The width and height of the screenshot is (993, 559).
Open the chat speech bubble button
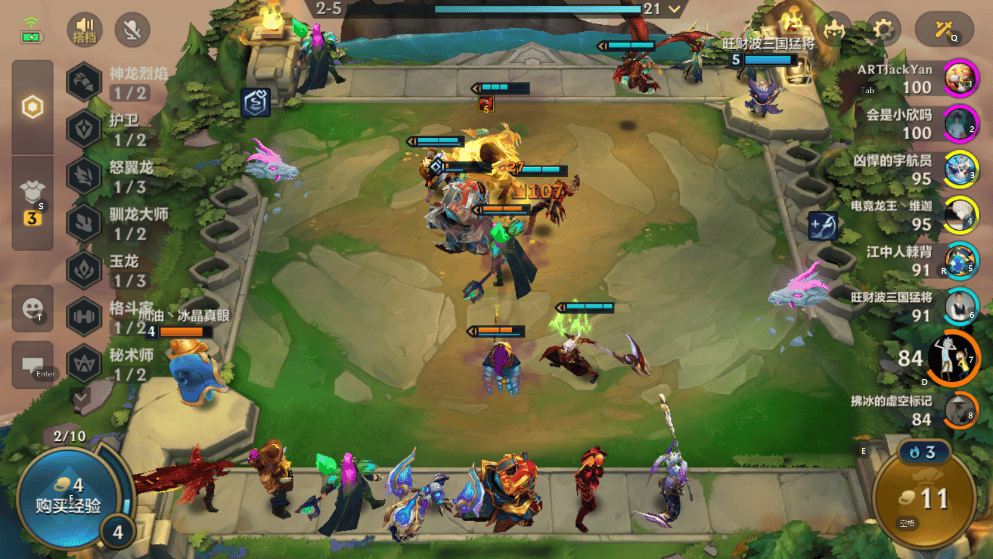tap(33, 364)
